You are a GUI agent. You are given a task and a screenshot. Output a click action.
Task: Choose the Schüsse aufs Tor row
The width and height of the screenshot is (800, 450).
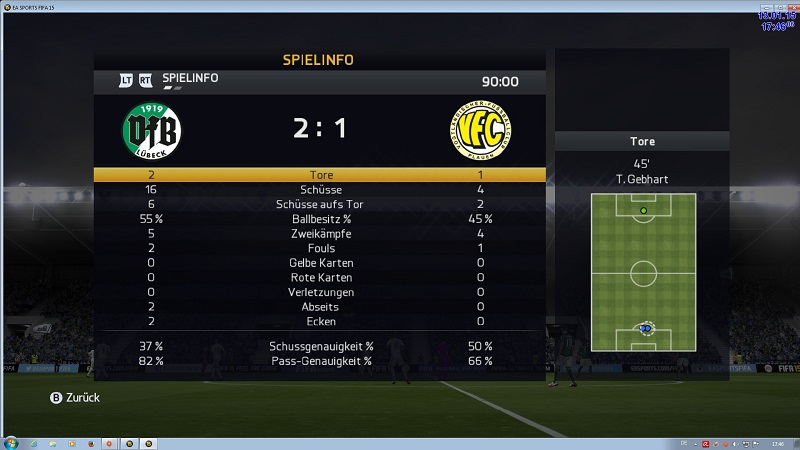pos(320,204)
